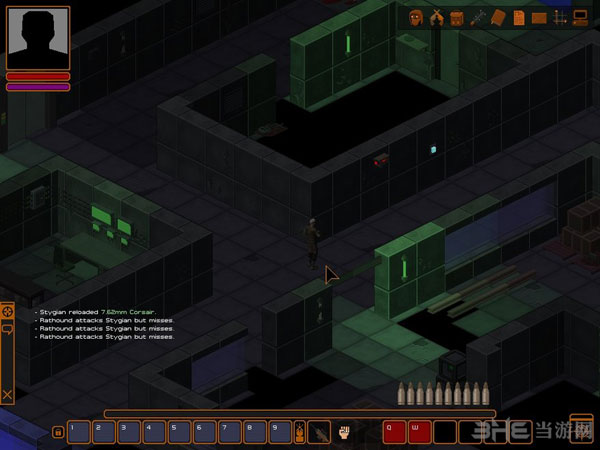Toggle the speech bubble dialogue filter
Screen dimensions: 600x450
[x=8, y=330]
